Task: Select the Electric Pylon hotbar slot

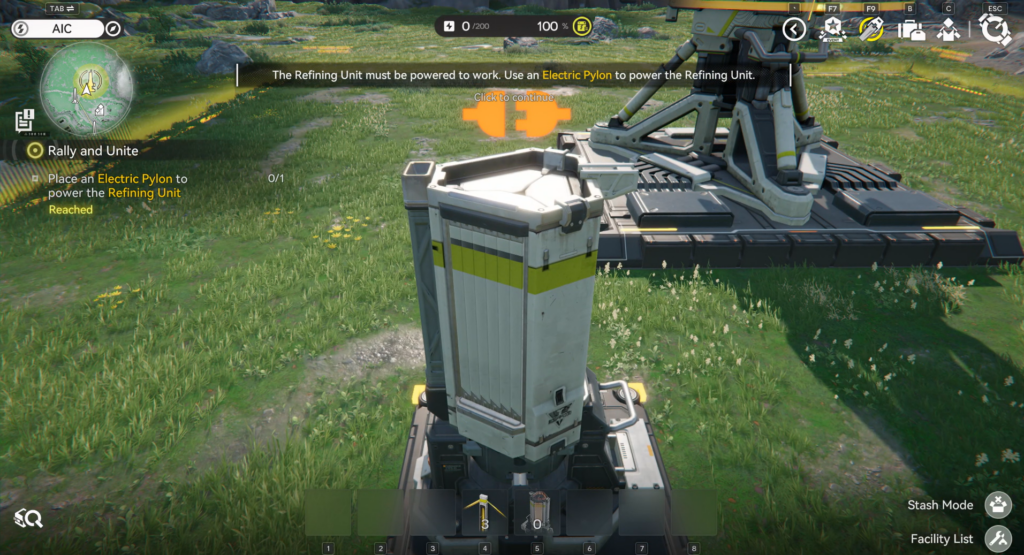Action: click(484, 513)
